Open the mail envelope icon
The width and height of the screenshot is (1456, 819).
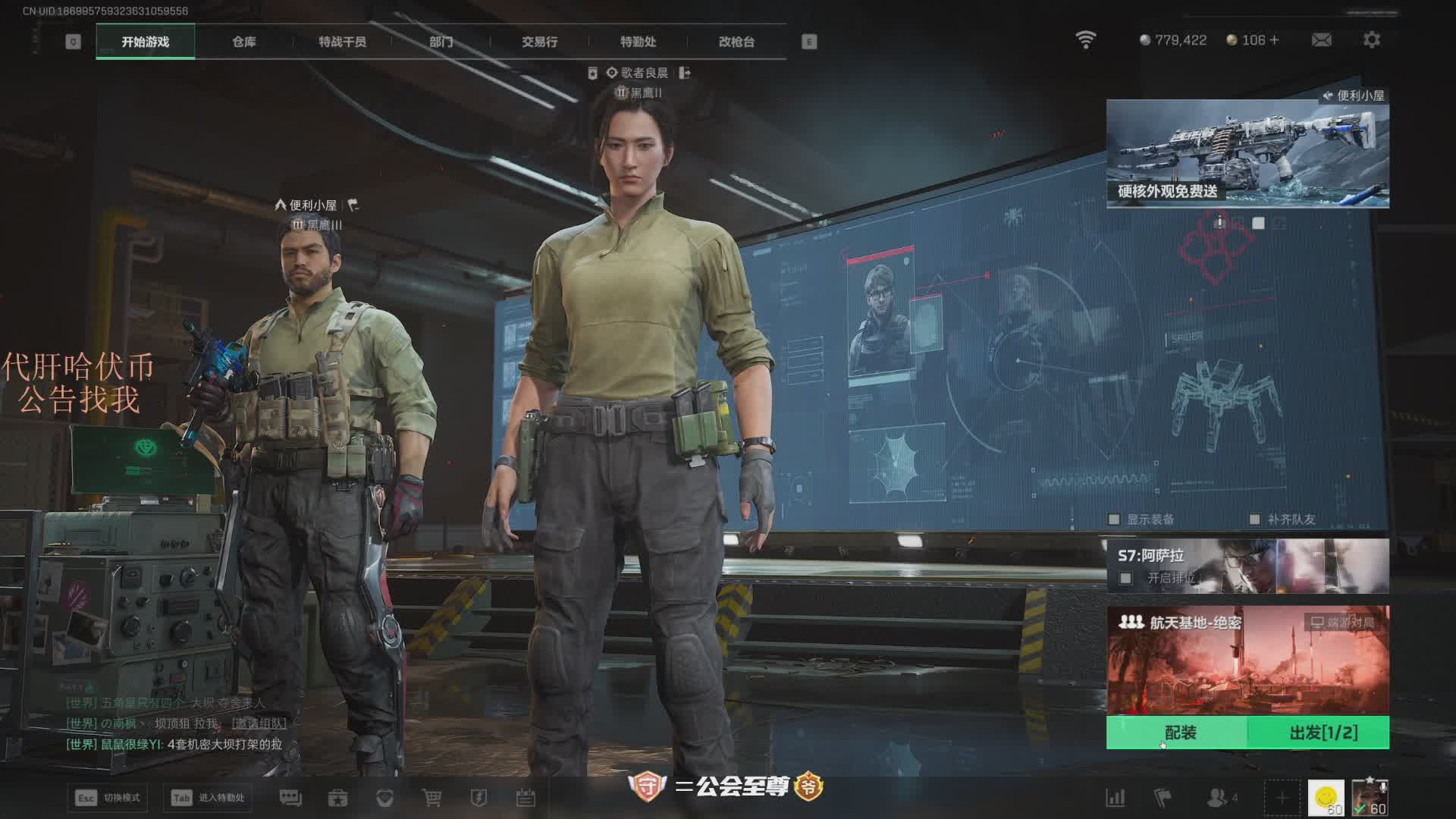pyautogui.click(x=1321, y=40)
